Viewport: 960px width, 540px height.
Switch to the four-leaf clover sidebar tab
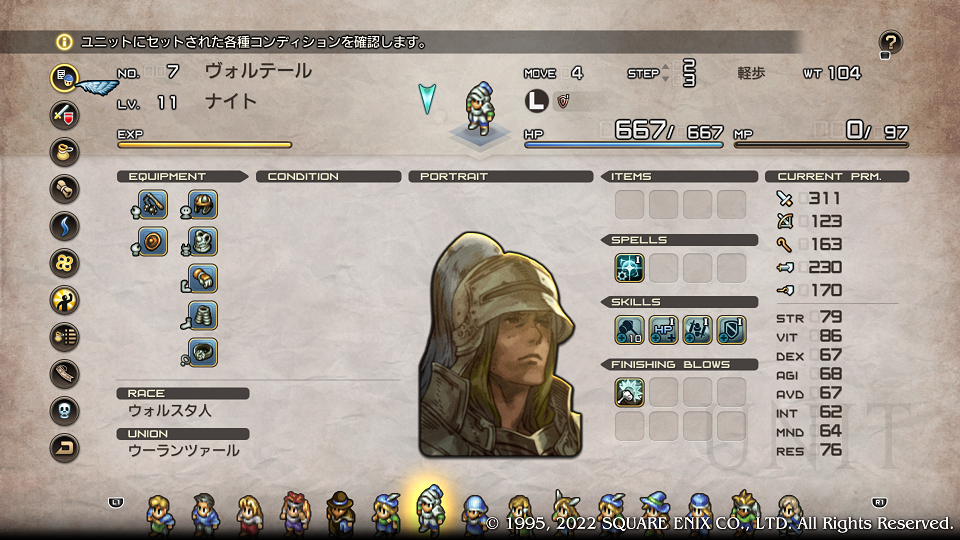point(64,263)
